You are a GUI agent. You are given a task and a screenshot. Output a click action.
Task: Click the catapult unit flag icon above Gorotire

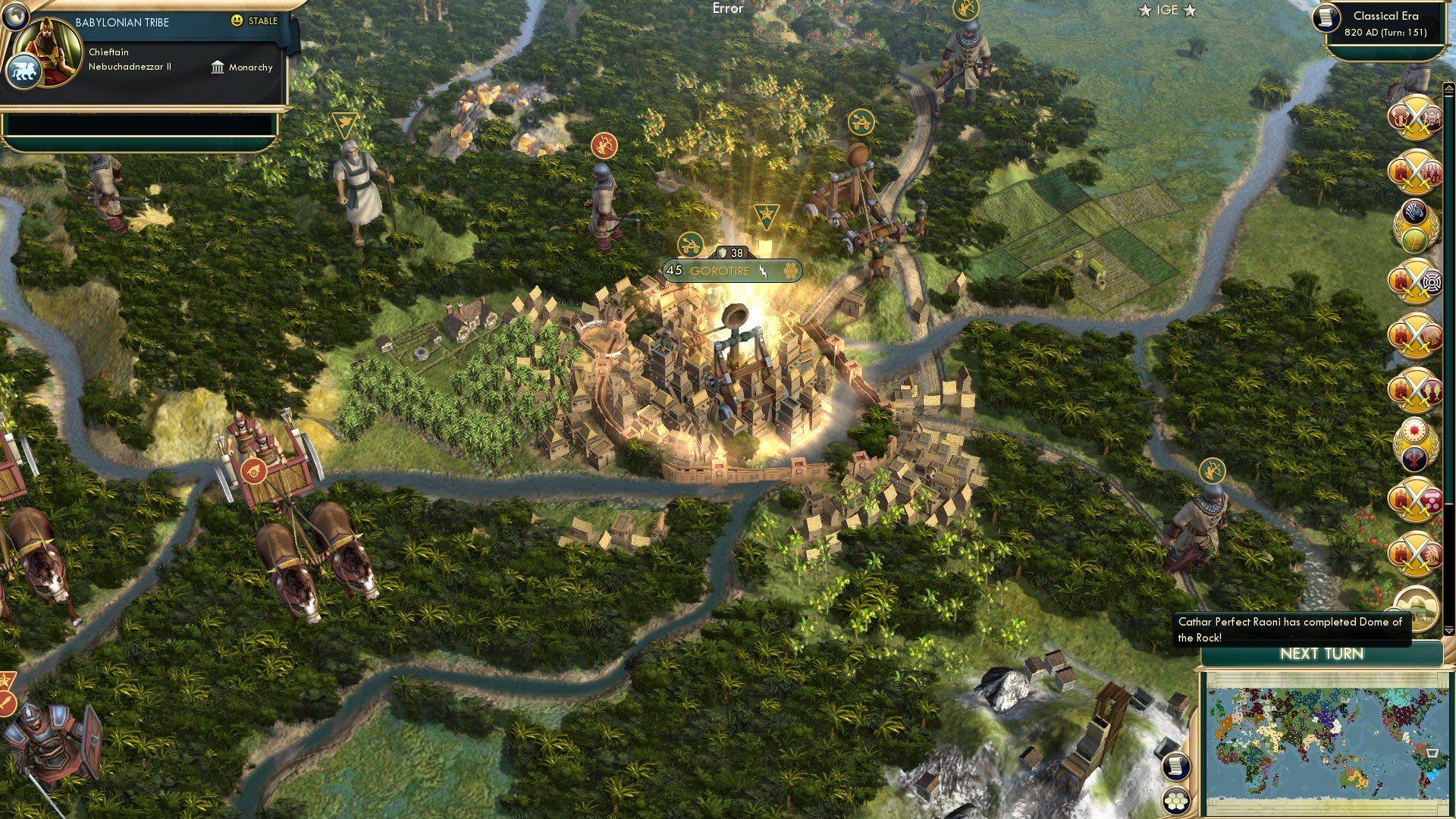tap(690, 246)
